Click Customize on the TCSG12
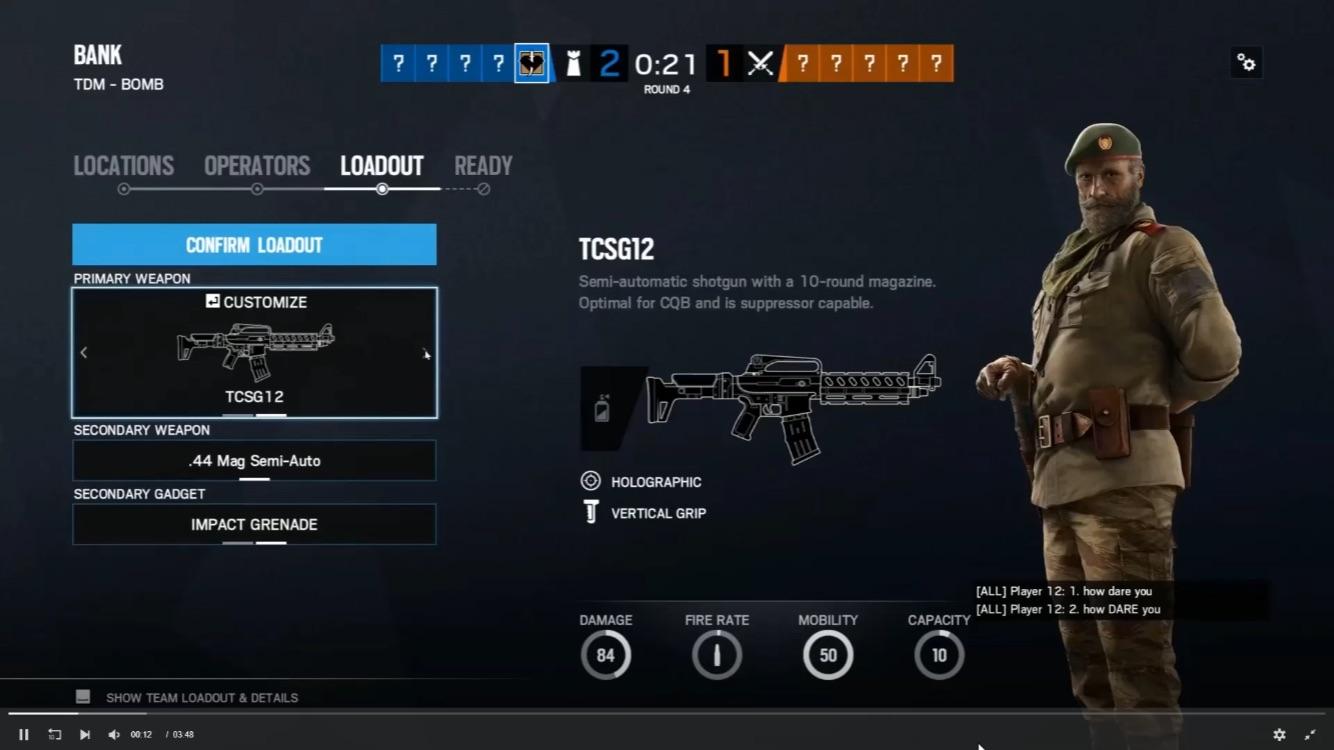Viewport: 1334px width, 750px height. coord(256,301)
